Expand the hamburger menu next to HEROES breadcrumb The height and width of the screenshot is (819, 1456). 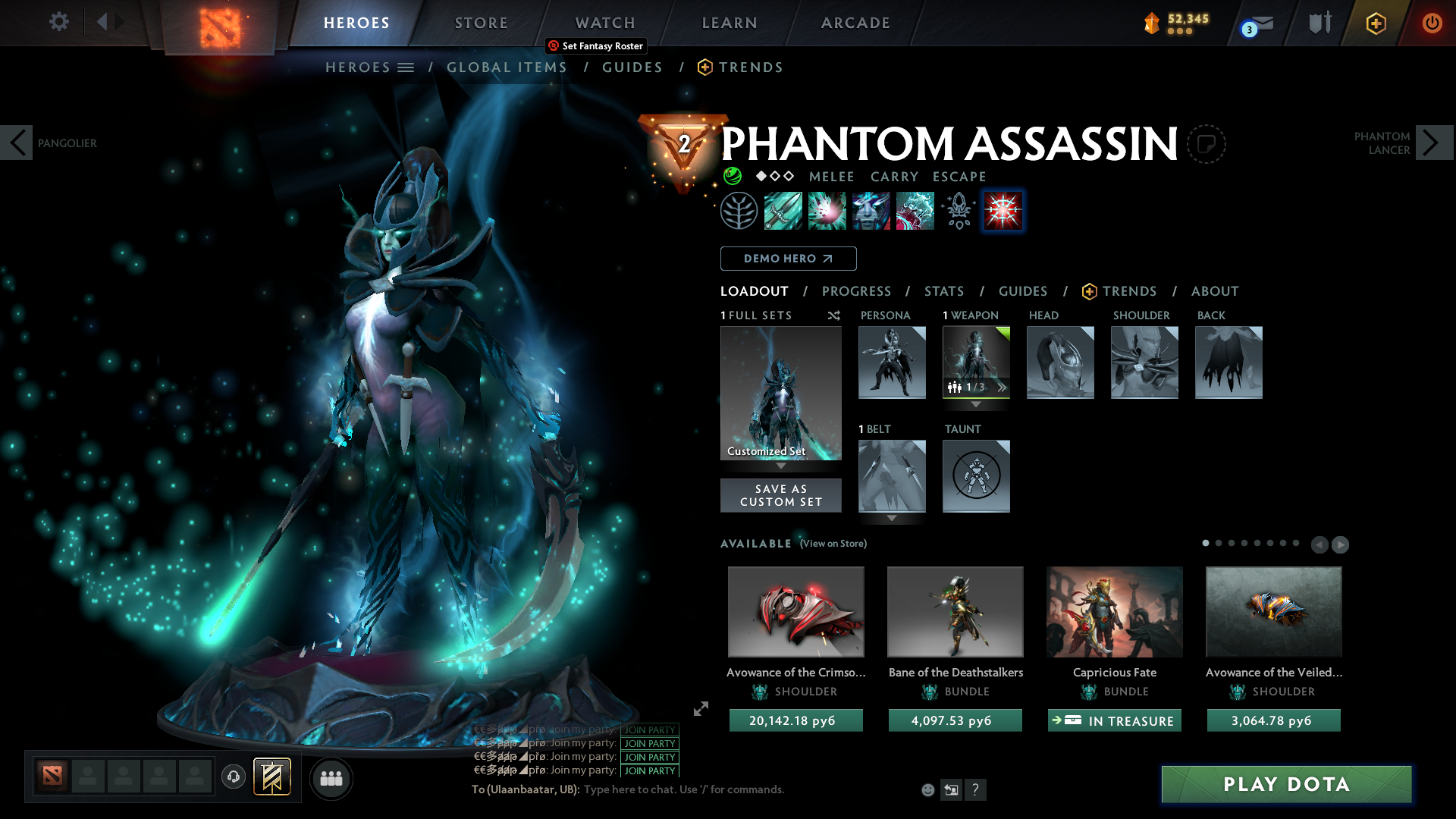point(407,67)
